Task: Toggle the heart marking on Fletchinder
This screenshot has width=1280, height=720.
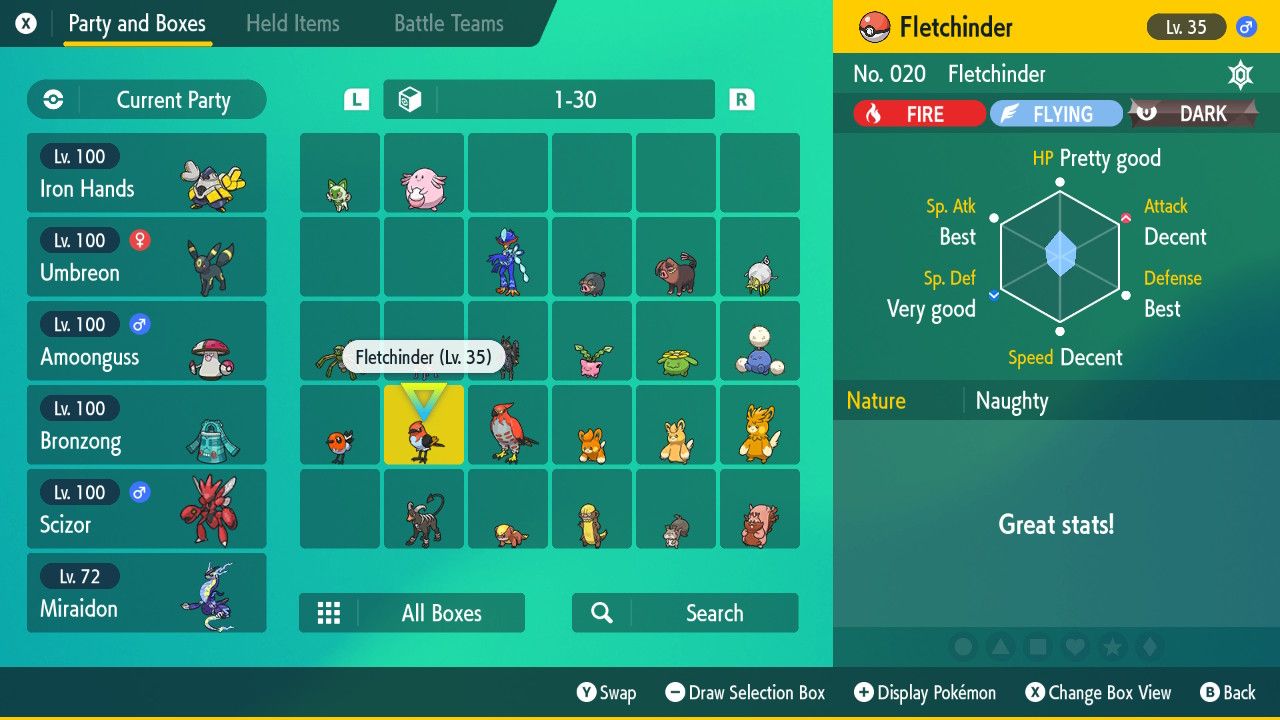Action: (1075, 648)
